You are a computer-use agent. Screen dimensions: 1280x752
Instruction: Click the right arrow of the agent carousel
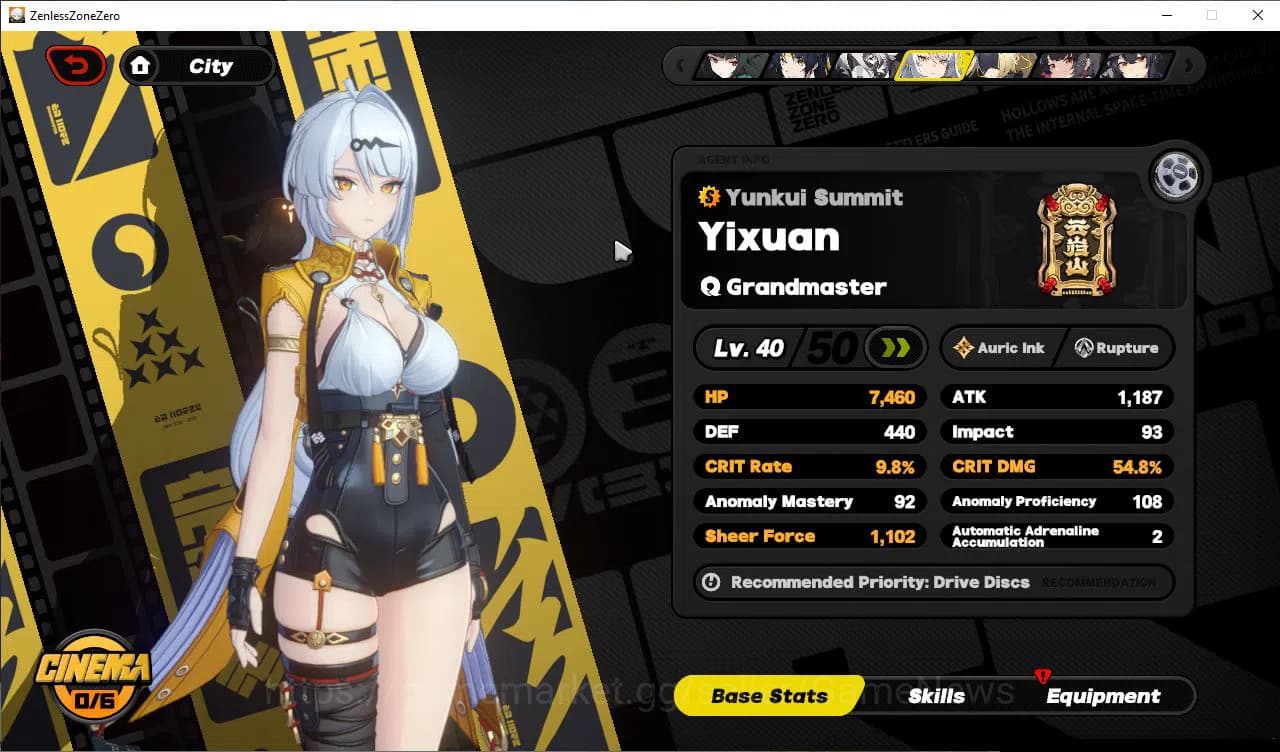pos(1188,65)
